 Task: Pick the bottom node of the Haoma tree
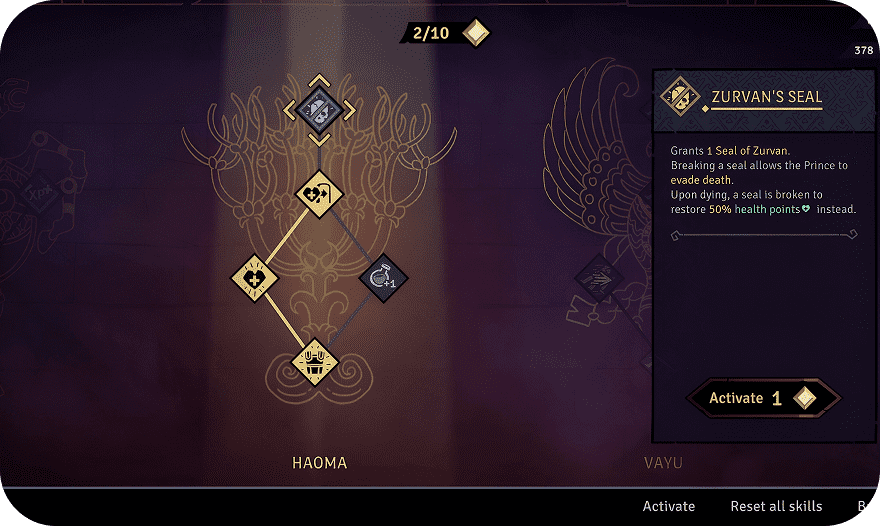pyautogui.click(x=315, y=361)
